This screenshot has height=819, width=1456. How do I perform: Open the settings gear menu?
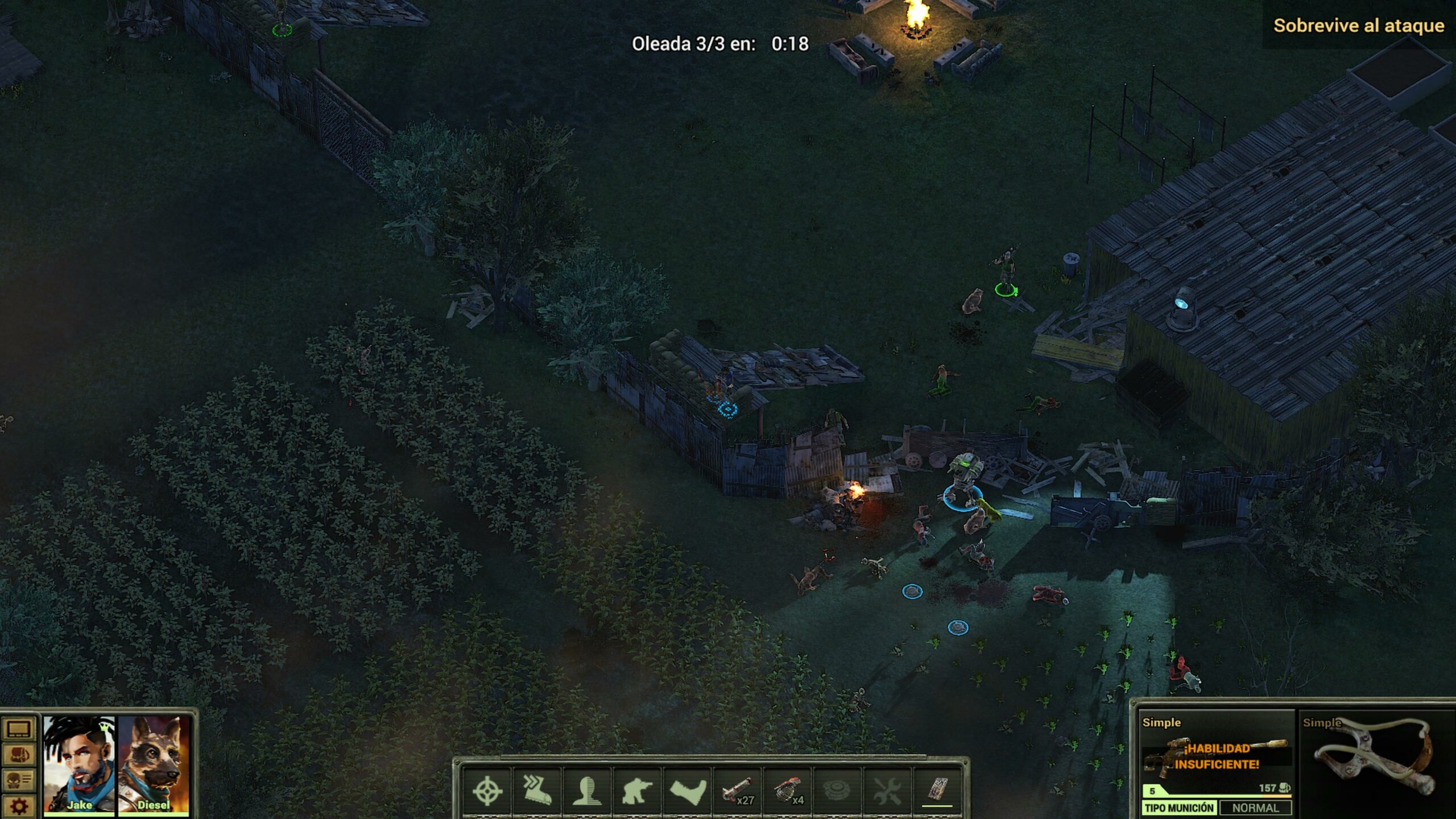pyautogui.click(x=19, y=805)
